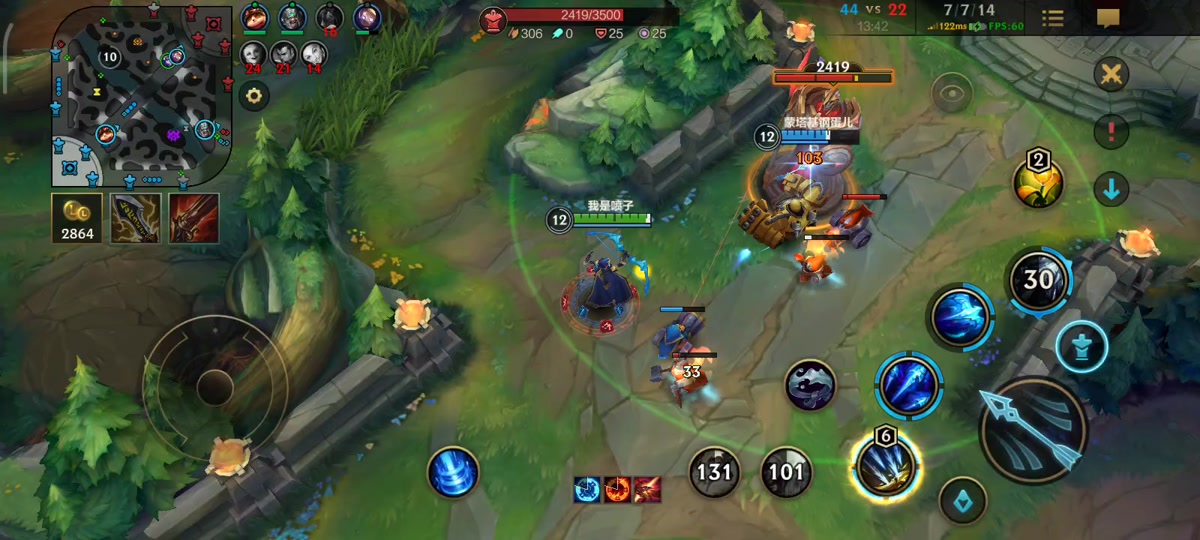Send the red exclamation danger ping

tap(1111, 131)
